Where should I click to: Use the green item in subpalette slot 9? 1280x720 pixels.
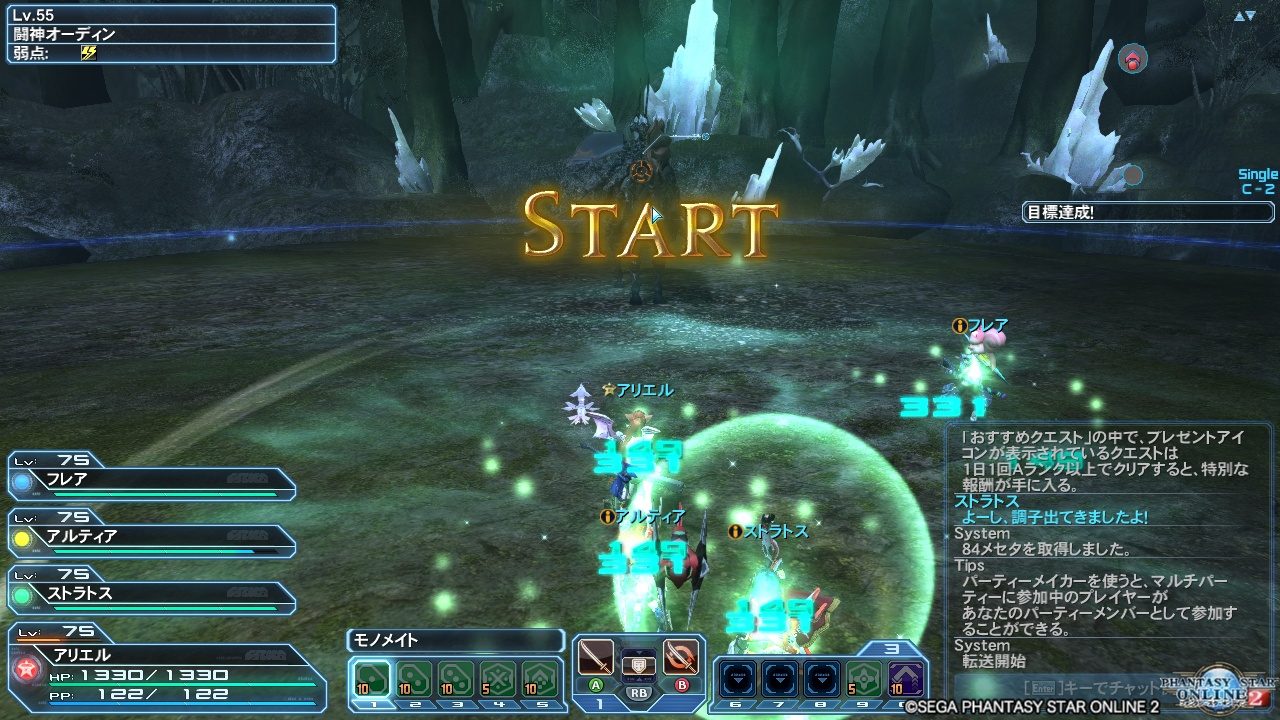(x=864, y=679)
